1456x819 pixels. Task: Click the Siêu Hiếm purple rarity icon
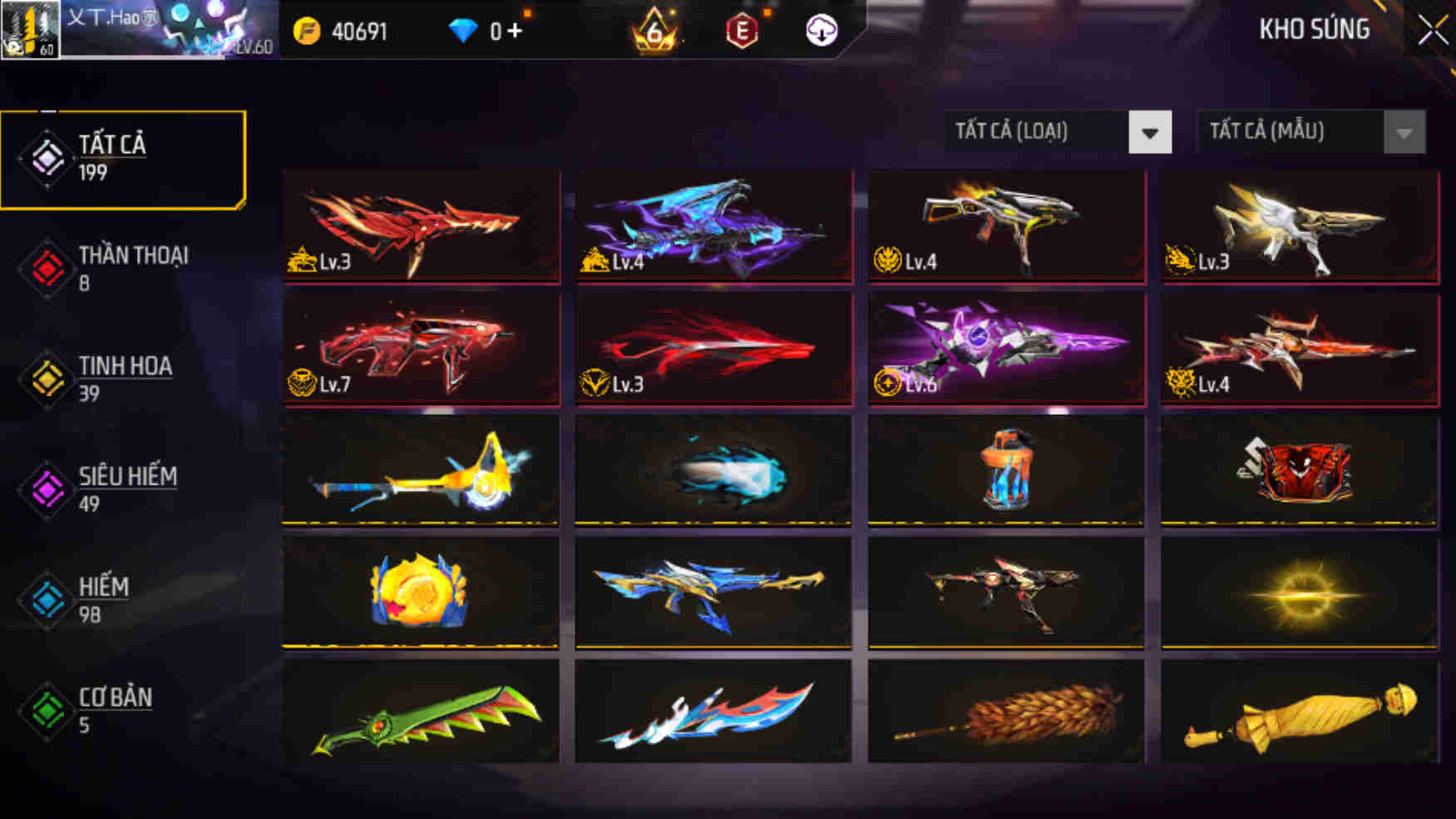(47, 488)
